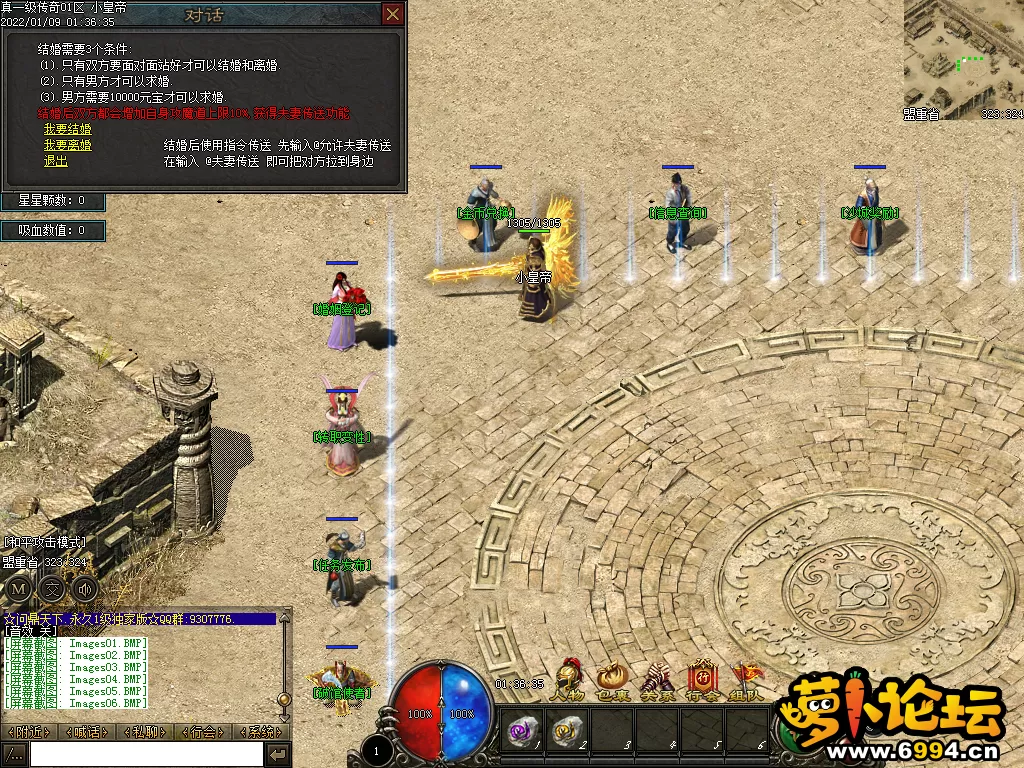The width and height of the screenshot is (1024, 768).
Task: Switch to the 附近 chat channel
Action: (30, 732)
